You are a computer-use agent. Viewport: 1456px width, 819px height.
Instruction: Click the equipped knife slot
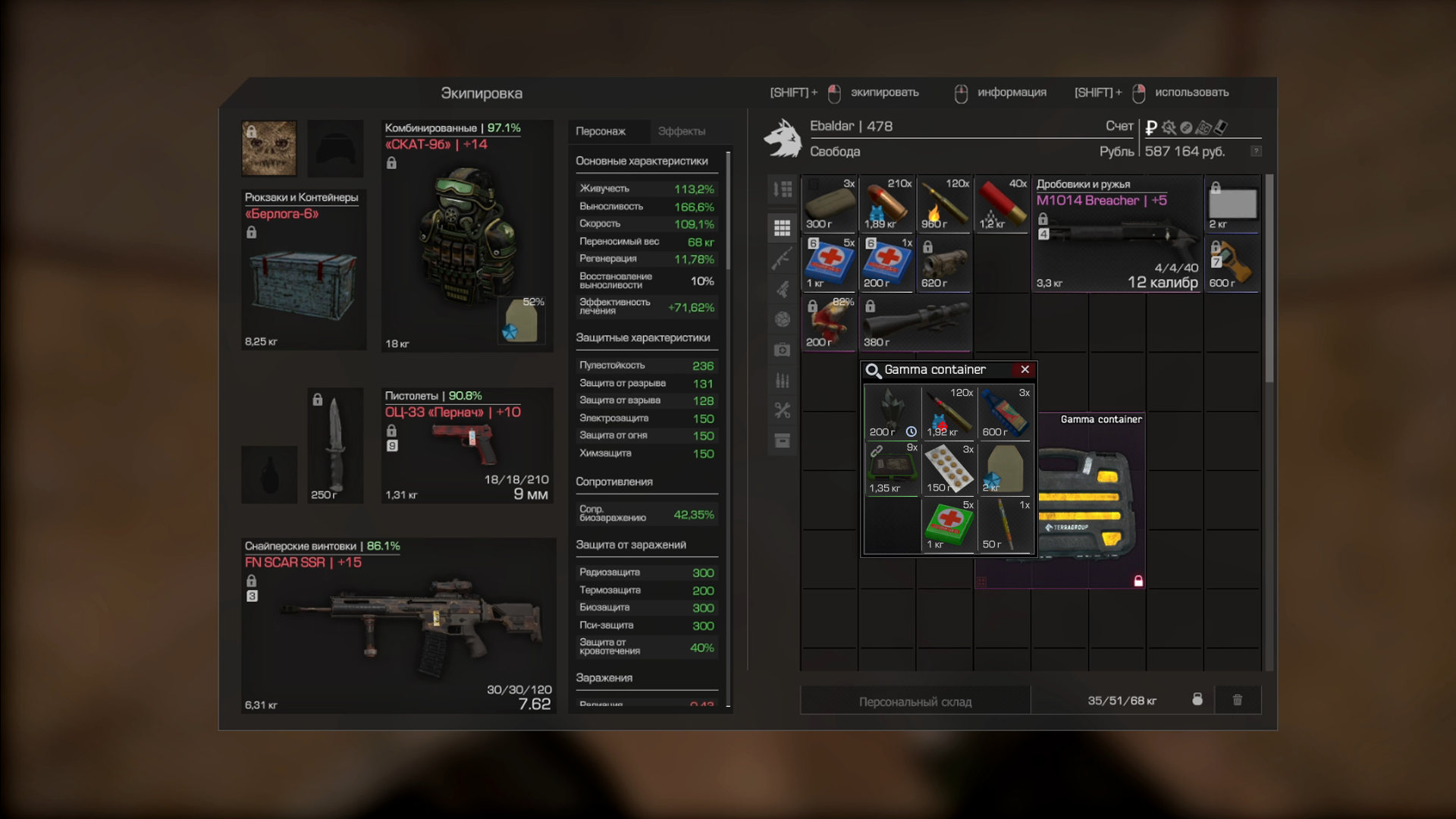335,446
